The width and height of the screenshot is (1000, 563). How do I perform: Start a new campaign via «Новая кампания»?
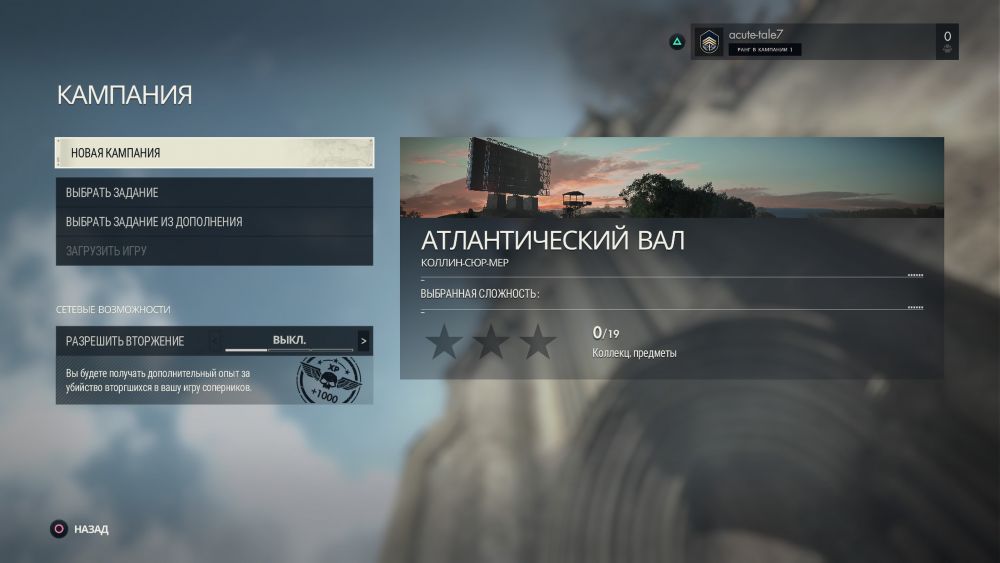[x=214, y=153]
